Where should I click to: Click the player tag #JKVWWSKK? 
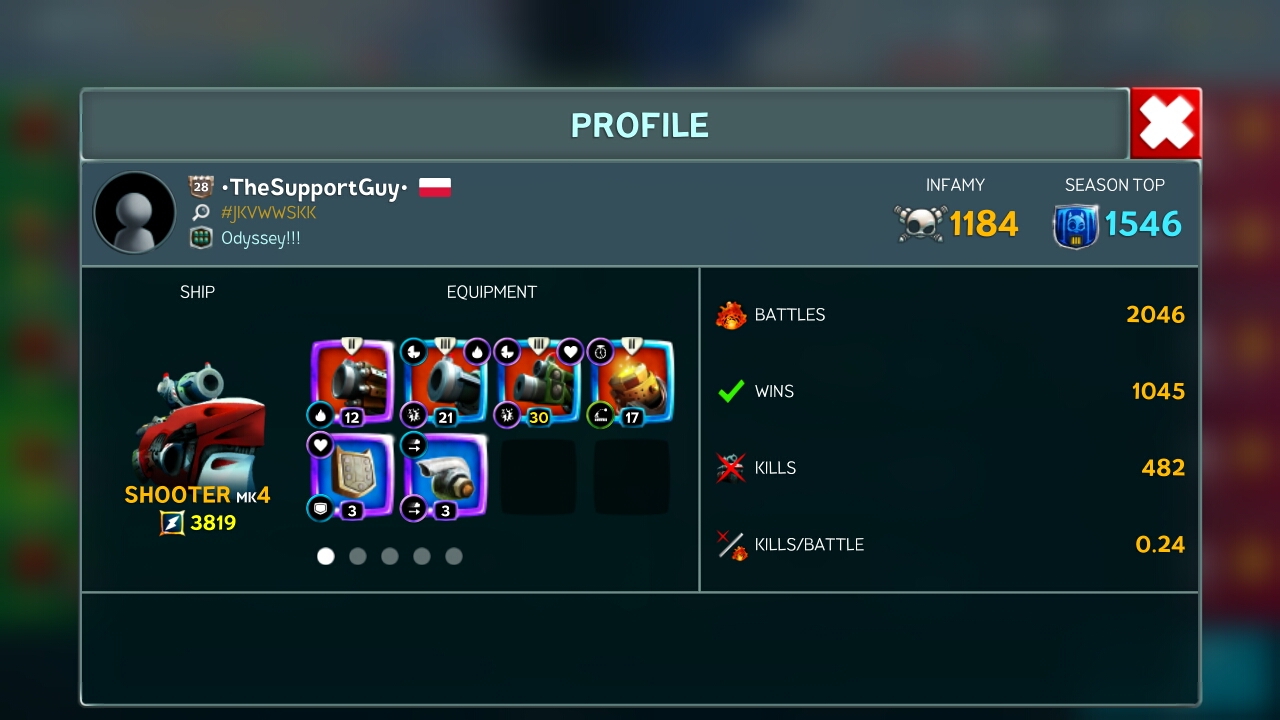tap(268, 213)
